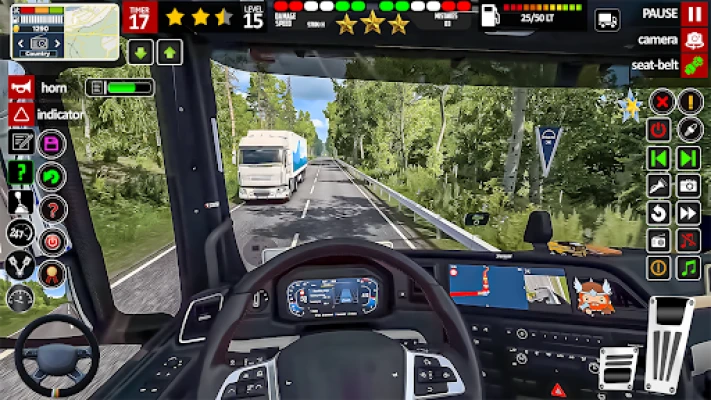Tap the truck icon near fuel gauge
This screenshot has height=400, width=711.
point(607,19)
